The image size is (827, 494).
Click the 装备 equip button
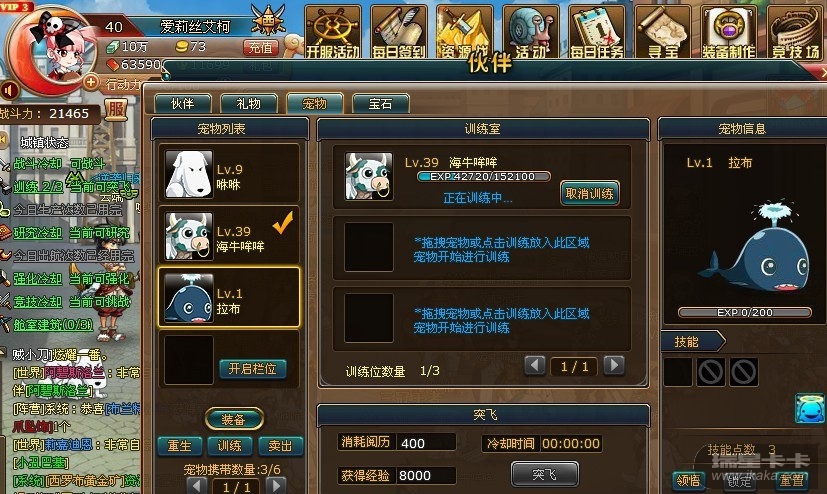pos(234,419)
